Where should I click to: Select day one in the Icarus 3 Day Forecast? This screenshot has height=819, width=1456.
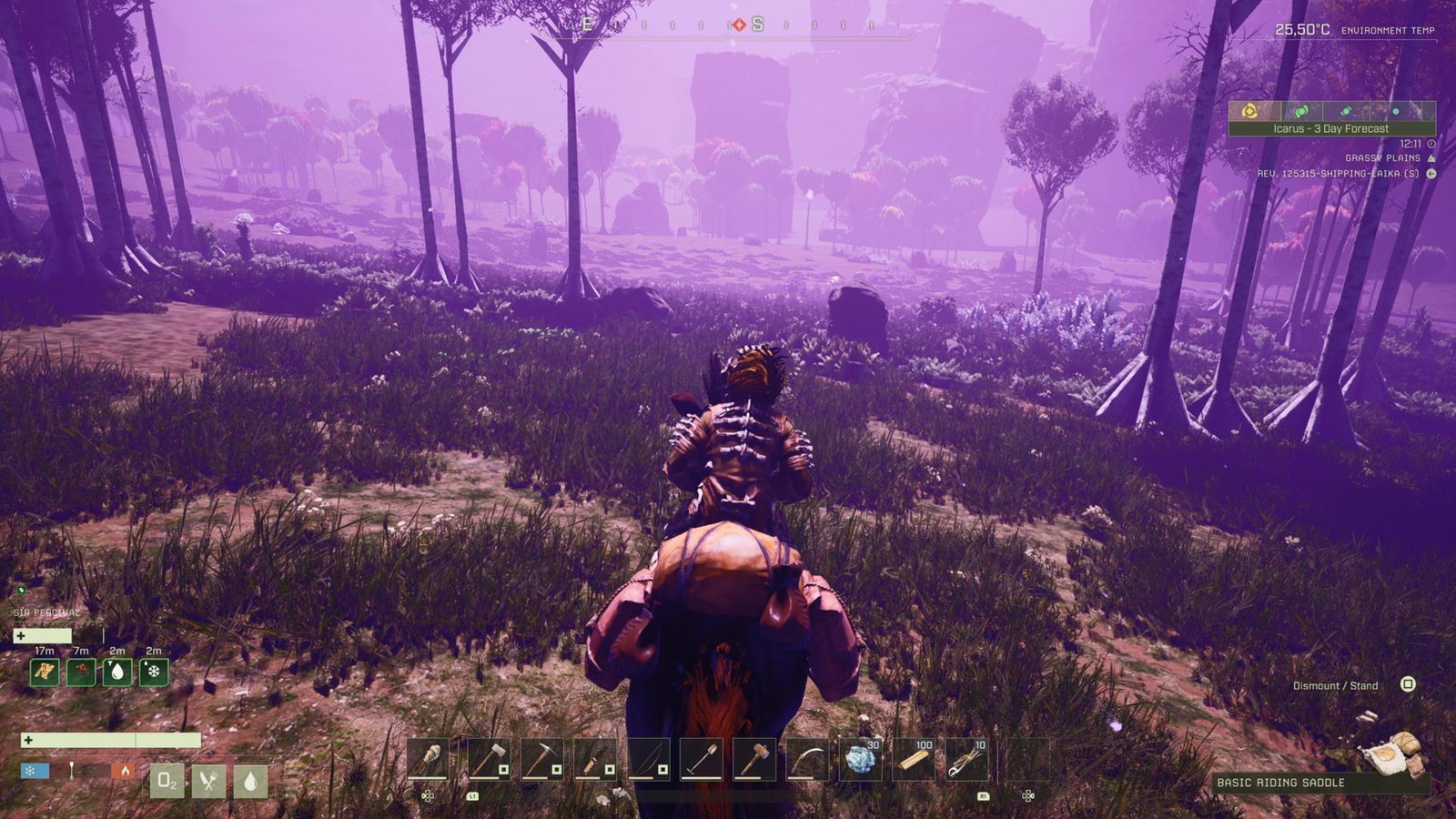coord(1249,111)
